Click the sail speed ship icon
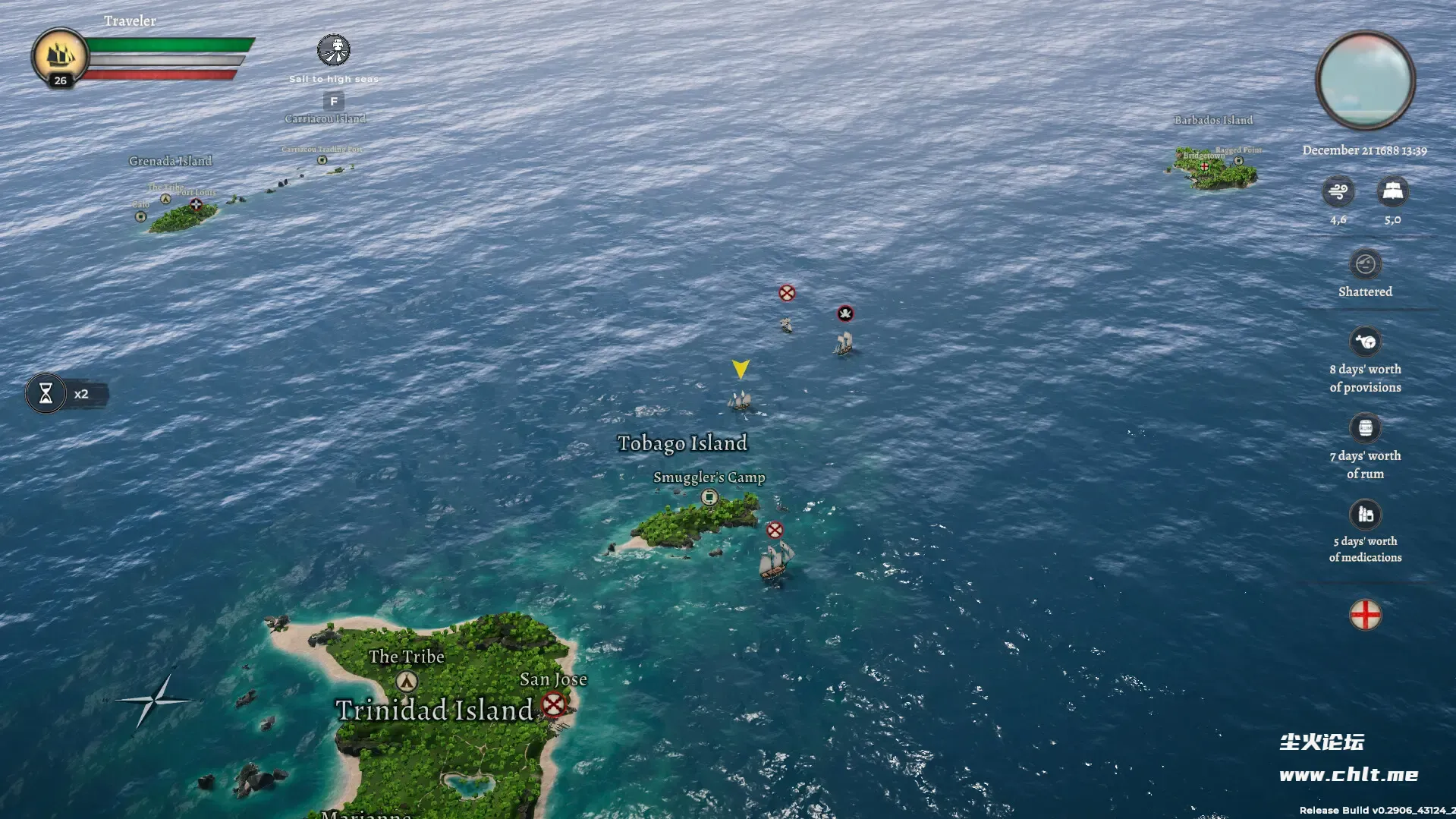 (x=1392, y=191)
